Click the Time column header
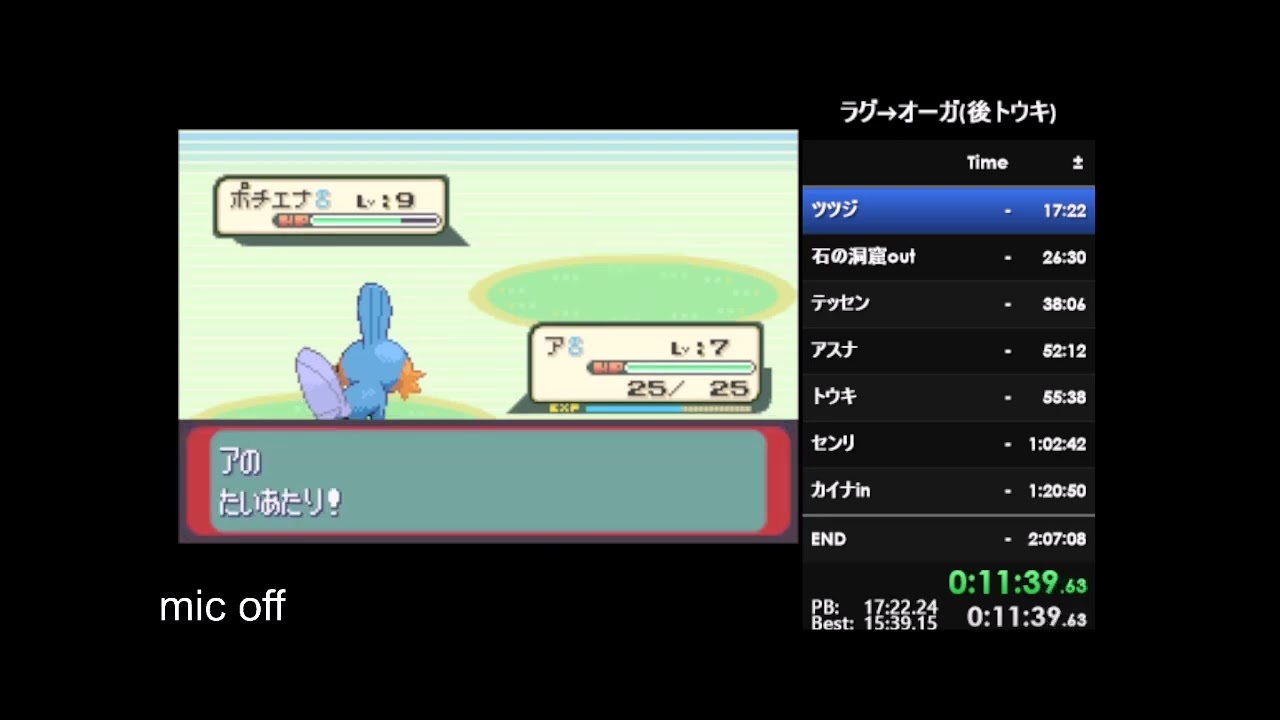The height and width of the screenshot is (720, 1280). pyautogui.click(x=987, y=162)
